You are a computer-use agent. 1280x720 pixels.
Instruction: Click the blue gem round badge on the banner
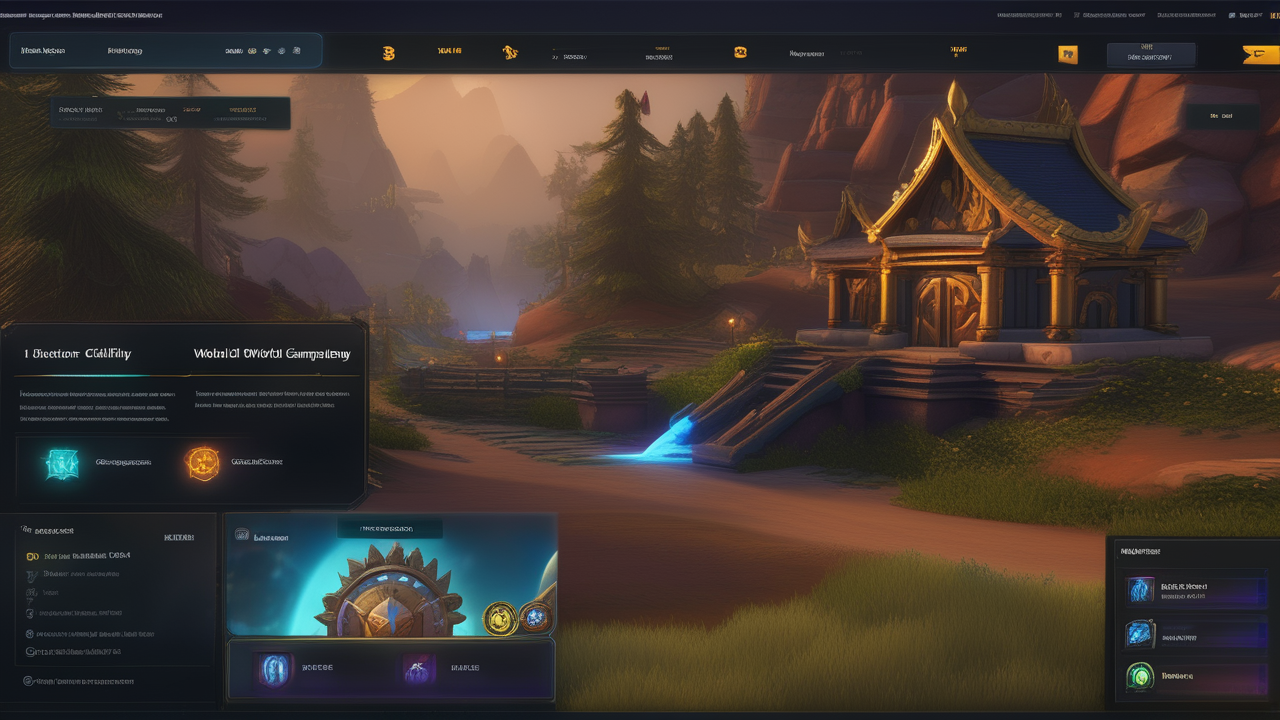pyautogui.click(x=536, y=617)
